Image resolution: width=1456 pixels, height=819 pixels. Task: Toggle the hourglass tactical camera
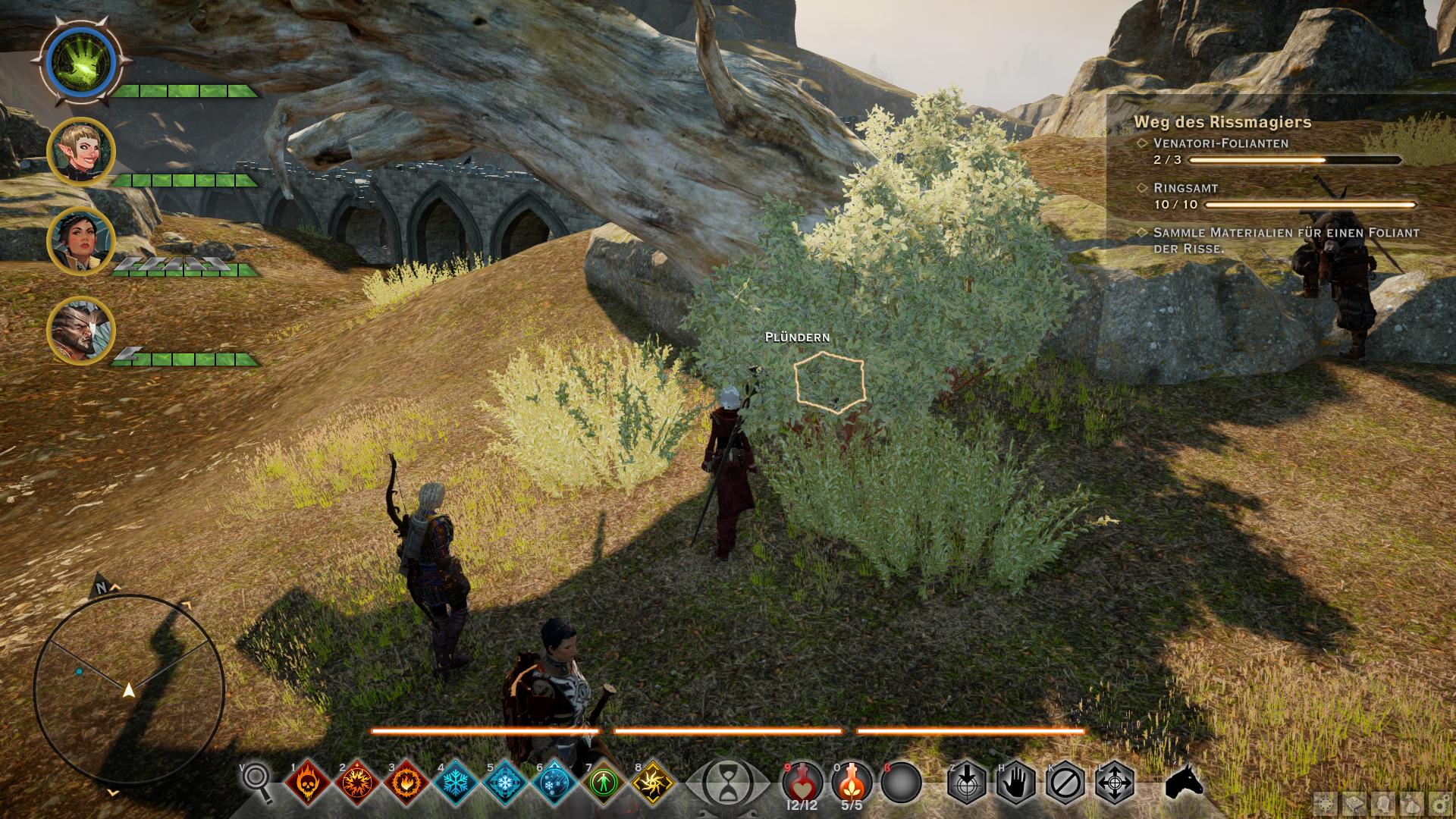(x=728, y=782)
